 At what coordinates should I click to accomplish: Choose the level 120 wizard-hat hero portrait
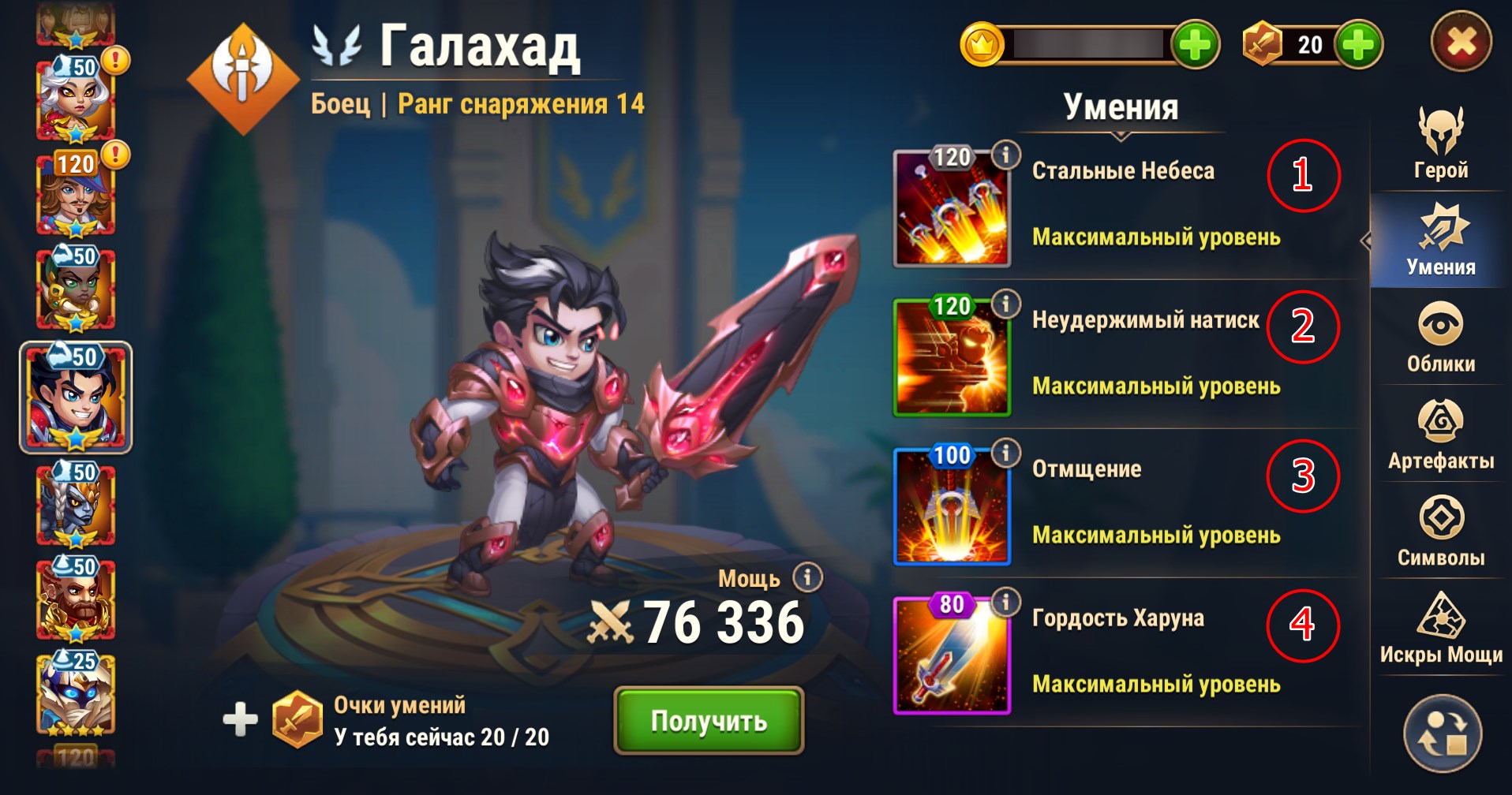(x=76, y=194)
